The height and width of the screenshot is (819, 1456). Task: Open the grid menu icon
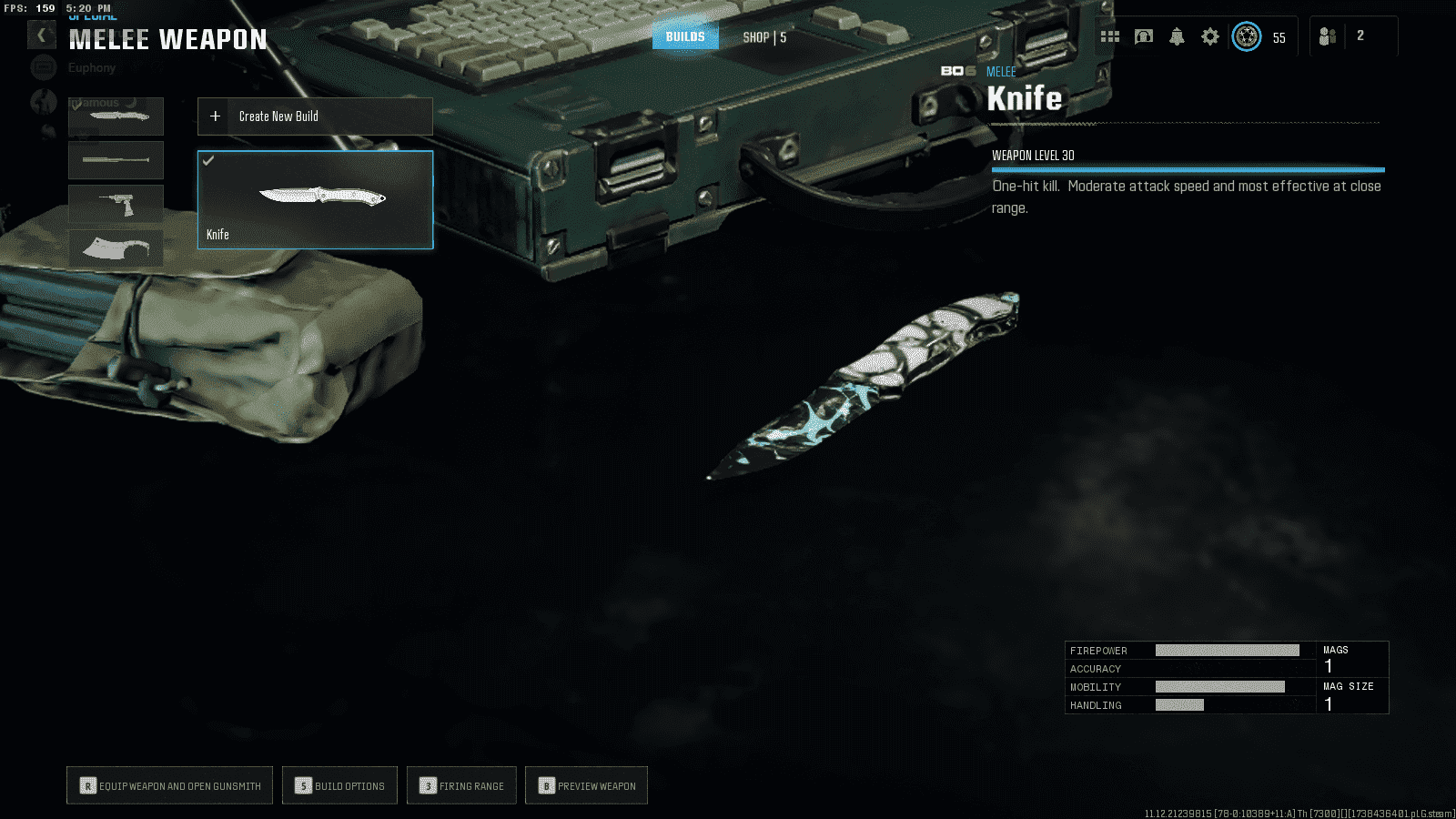[1110, 36]
